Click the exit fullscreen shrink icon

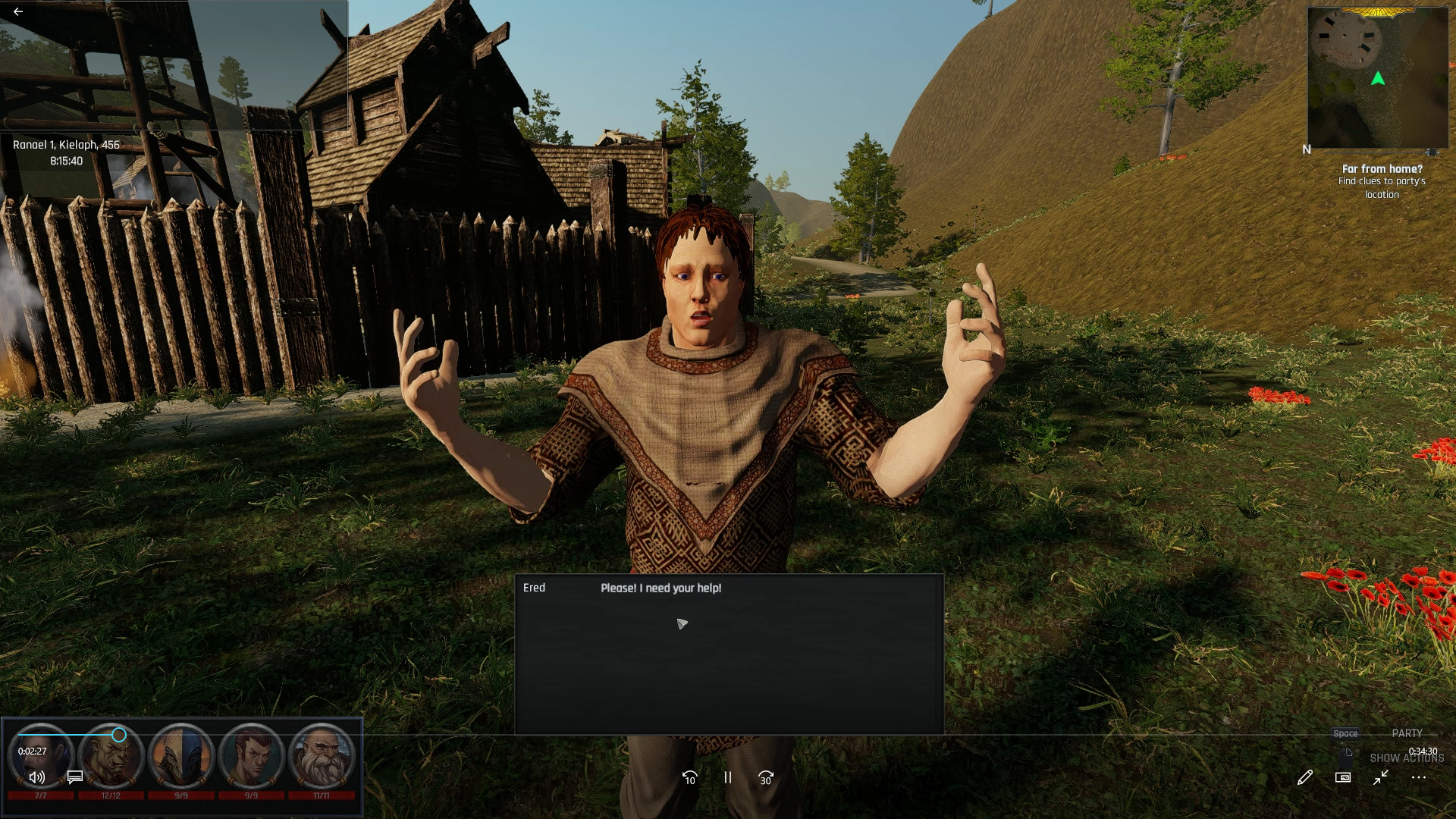click(x=1380, y=778)
